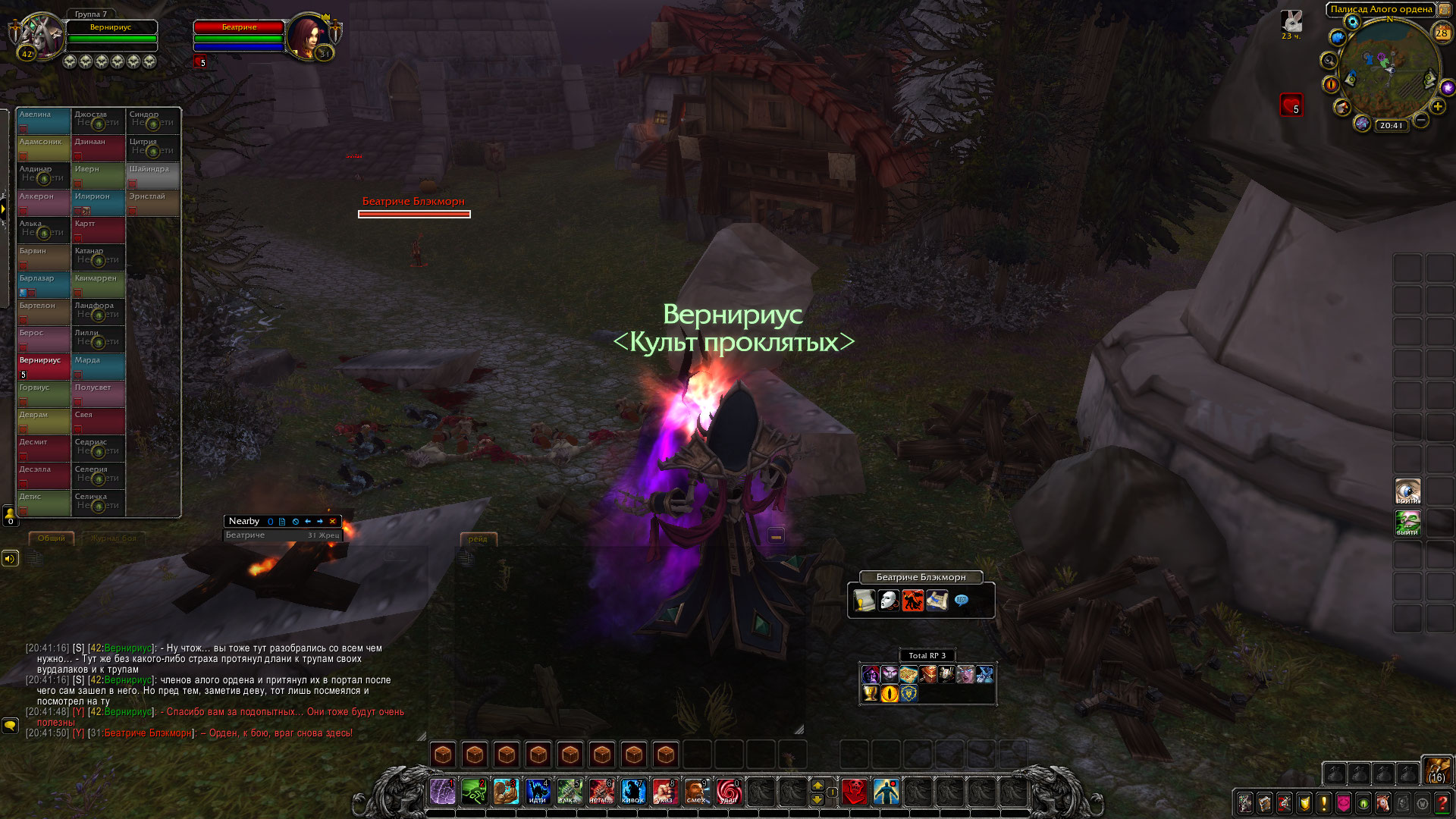Click the red skull action button
Image resolution: width=1456 pixels, height=819 pixels.
click(x=855, y=792)
